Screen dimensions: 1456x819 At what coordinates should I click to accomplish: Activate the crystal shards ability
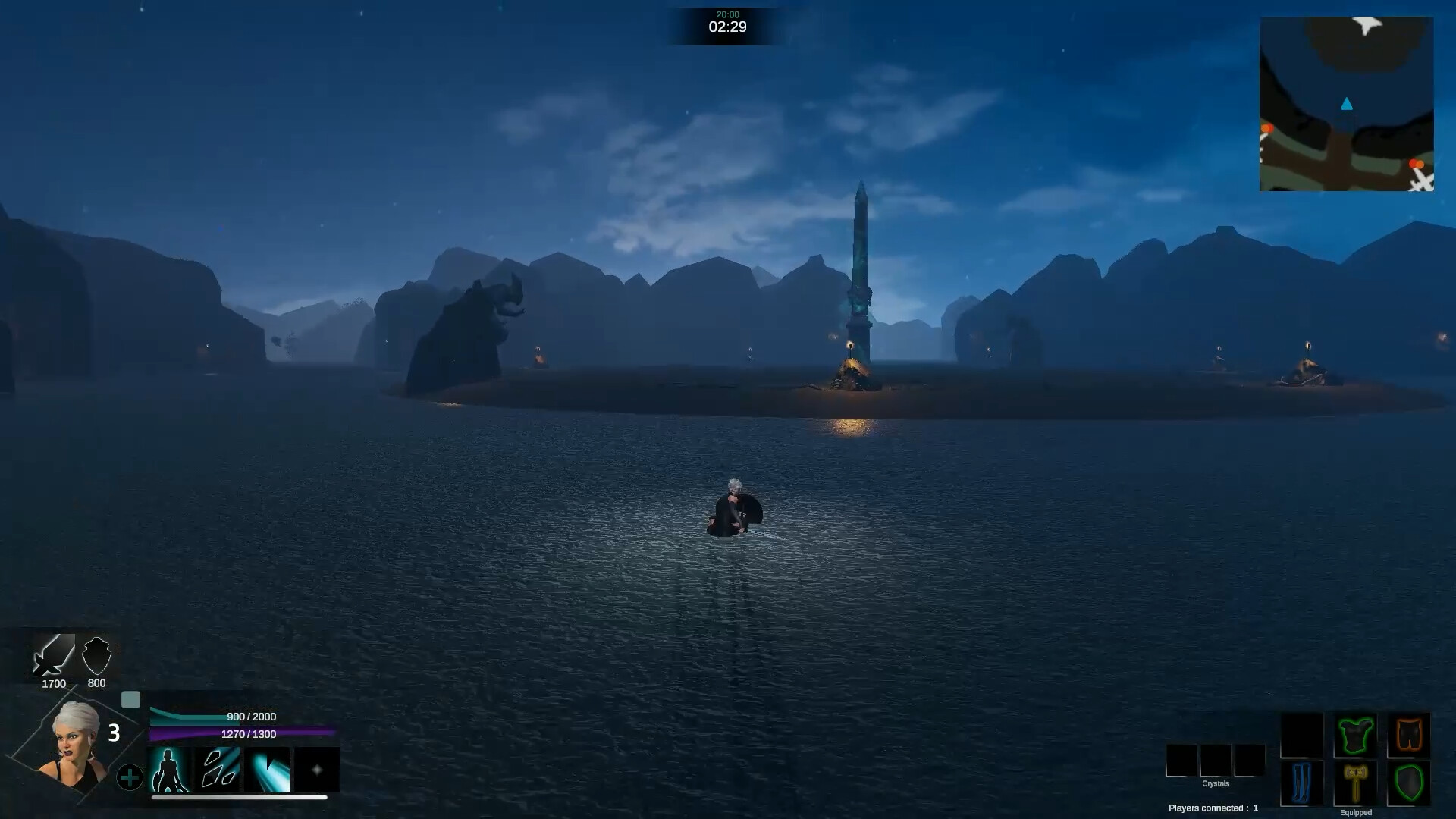point(219,770)
